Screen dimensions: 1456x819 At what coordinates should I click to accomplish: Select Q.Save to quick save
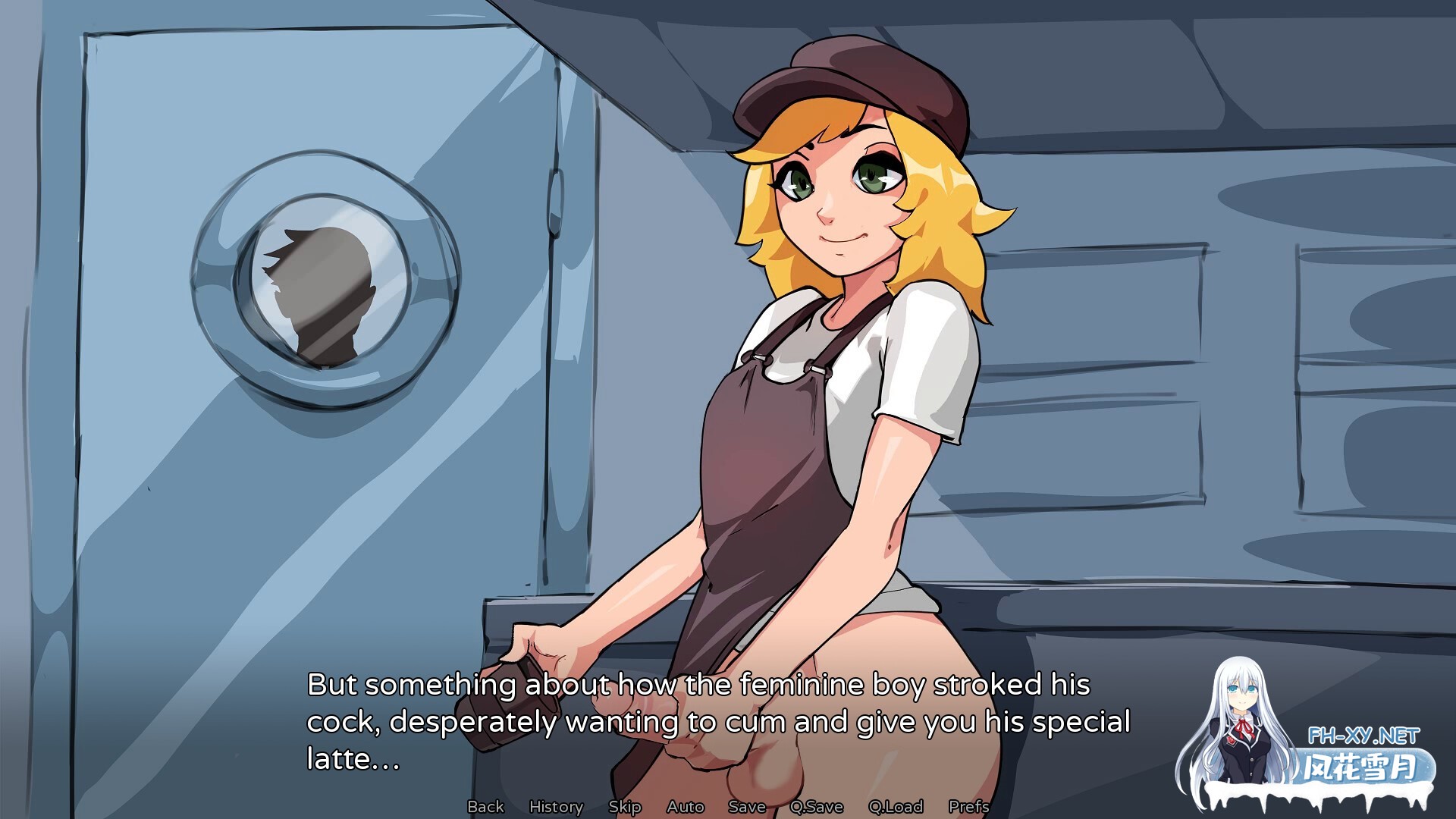coord(817,807)
